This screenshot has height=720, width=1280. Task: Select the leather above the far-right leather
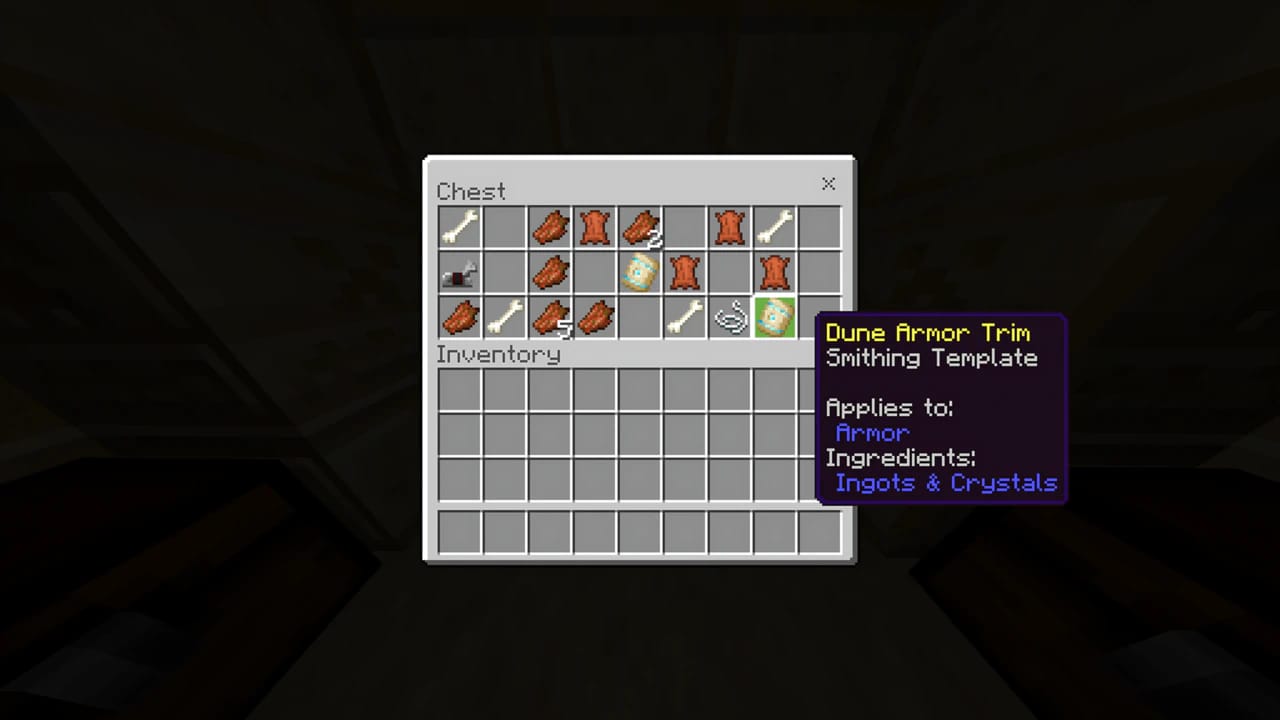click(729, 227)
